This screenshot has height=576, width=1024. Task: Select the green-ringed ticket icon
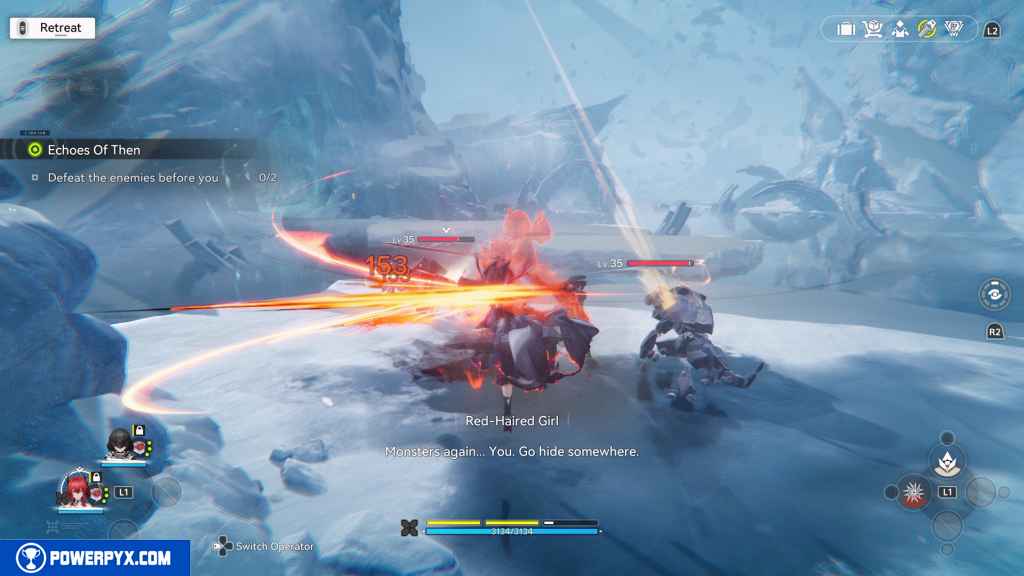pyautogui.click(x=927, y=29)
